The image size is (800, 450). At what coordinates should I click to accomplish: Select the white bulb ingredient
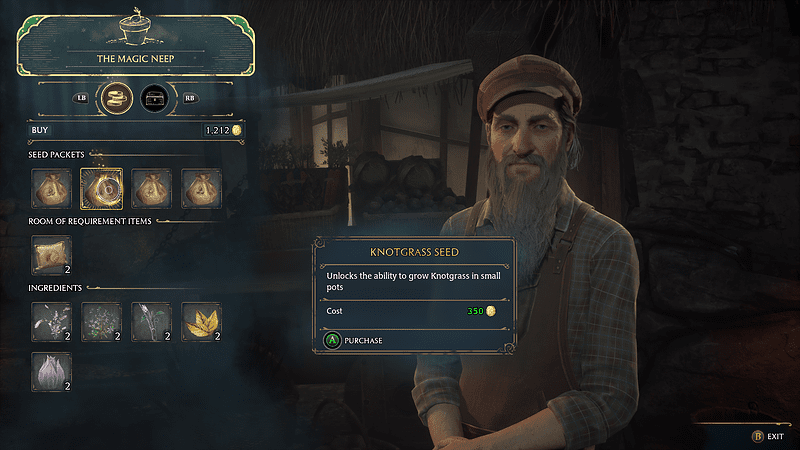click(x=51, y=370)
